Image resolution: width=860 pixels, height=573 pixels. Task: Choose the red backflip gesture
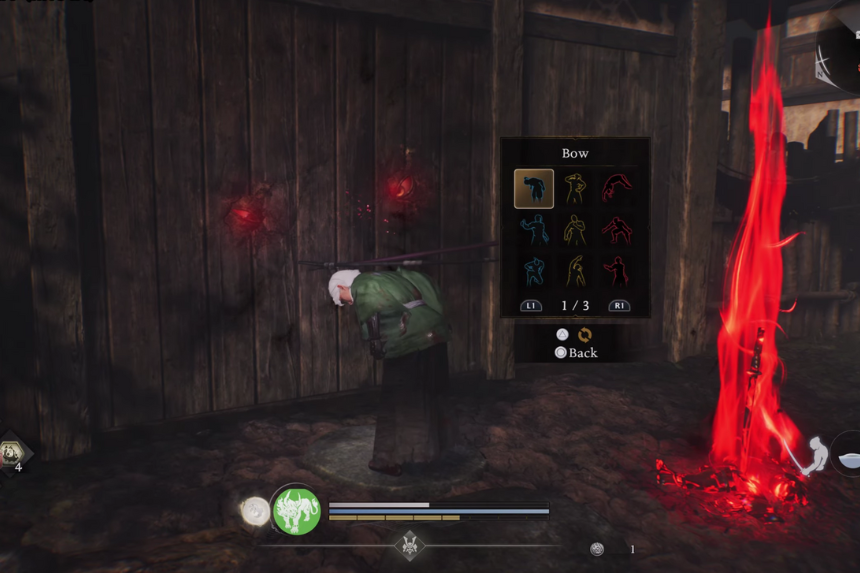616,189
